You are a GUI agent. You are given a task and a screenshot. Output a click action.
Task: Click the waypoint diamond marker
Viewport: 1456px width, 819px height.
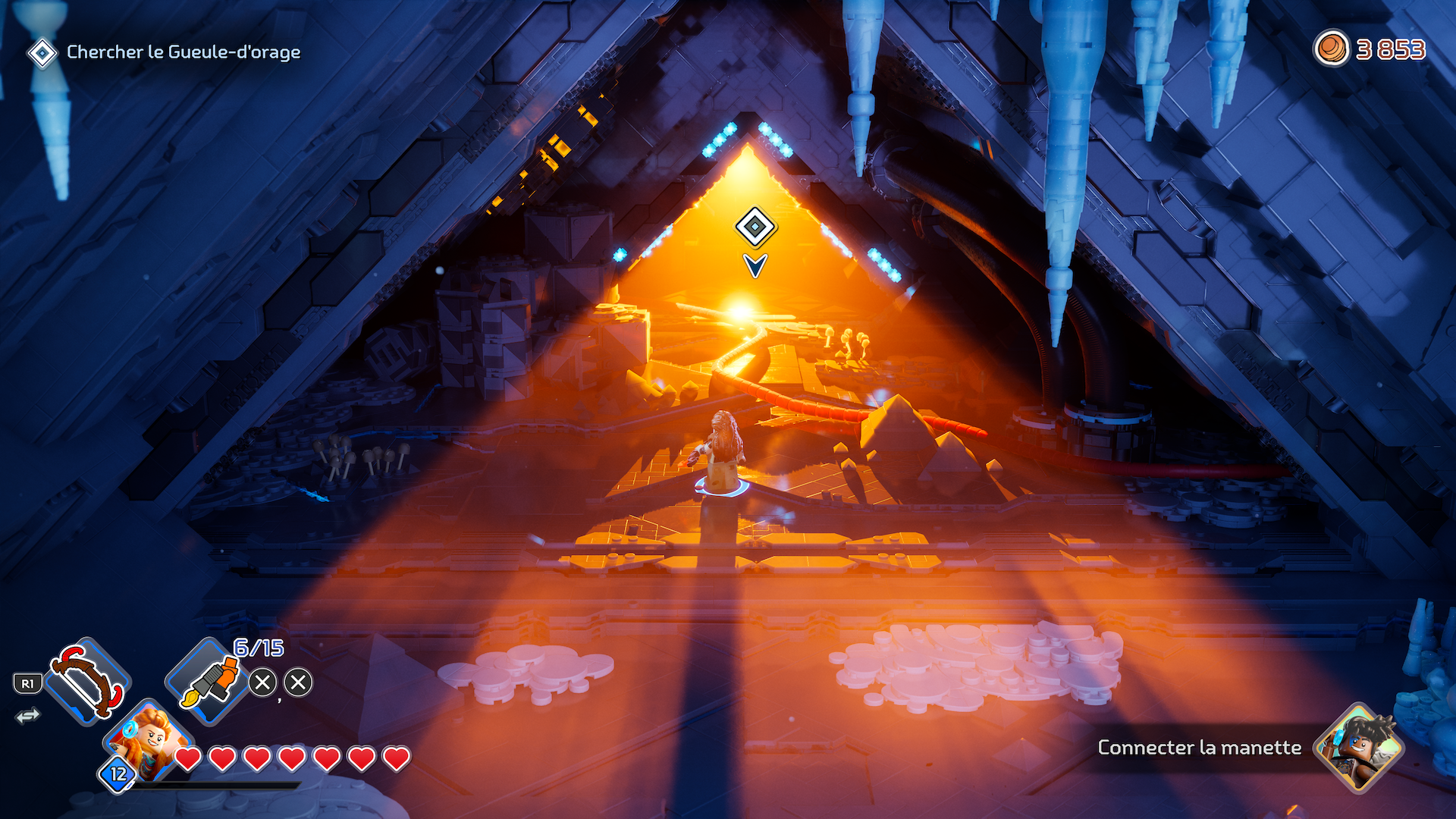tap(755, 227)
